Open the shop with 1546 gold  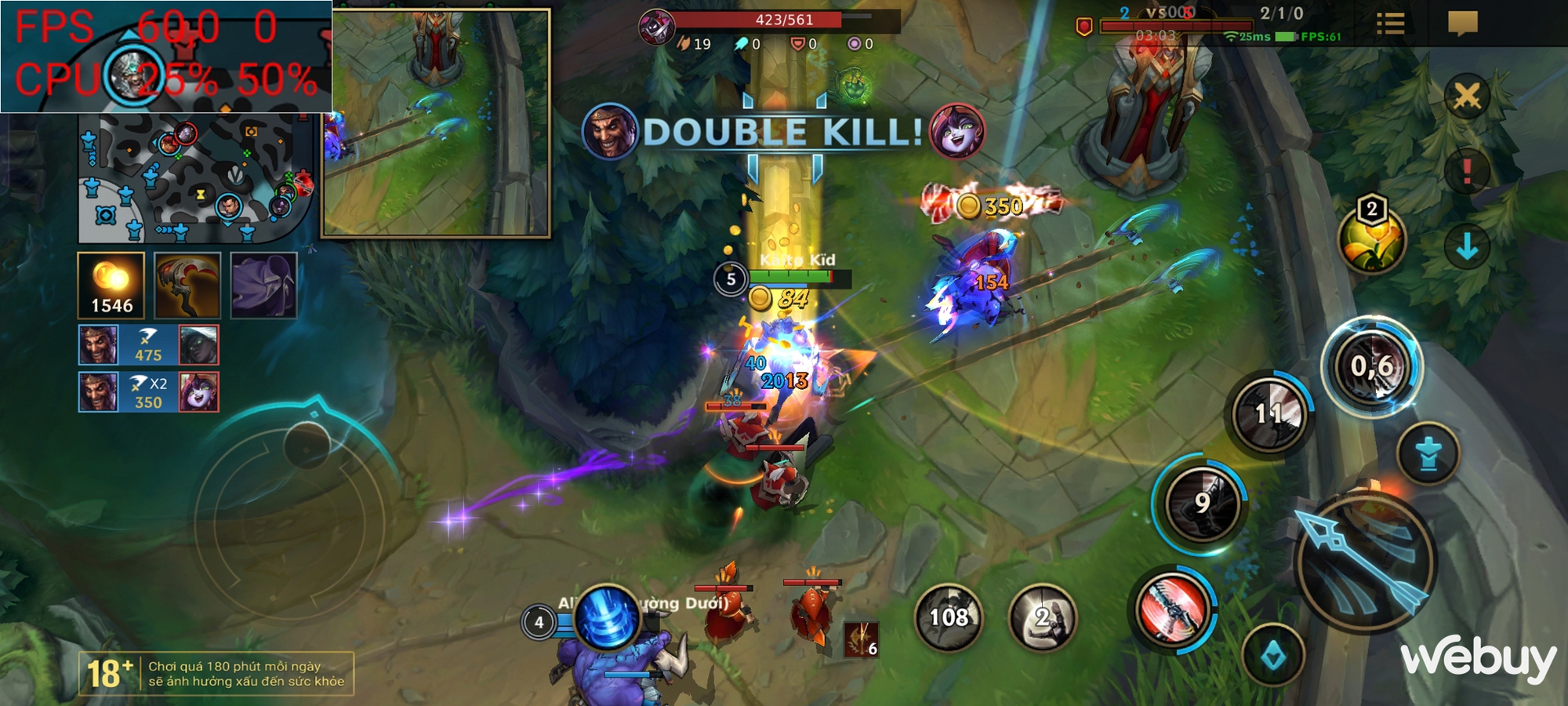click(x=111, y=286)
